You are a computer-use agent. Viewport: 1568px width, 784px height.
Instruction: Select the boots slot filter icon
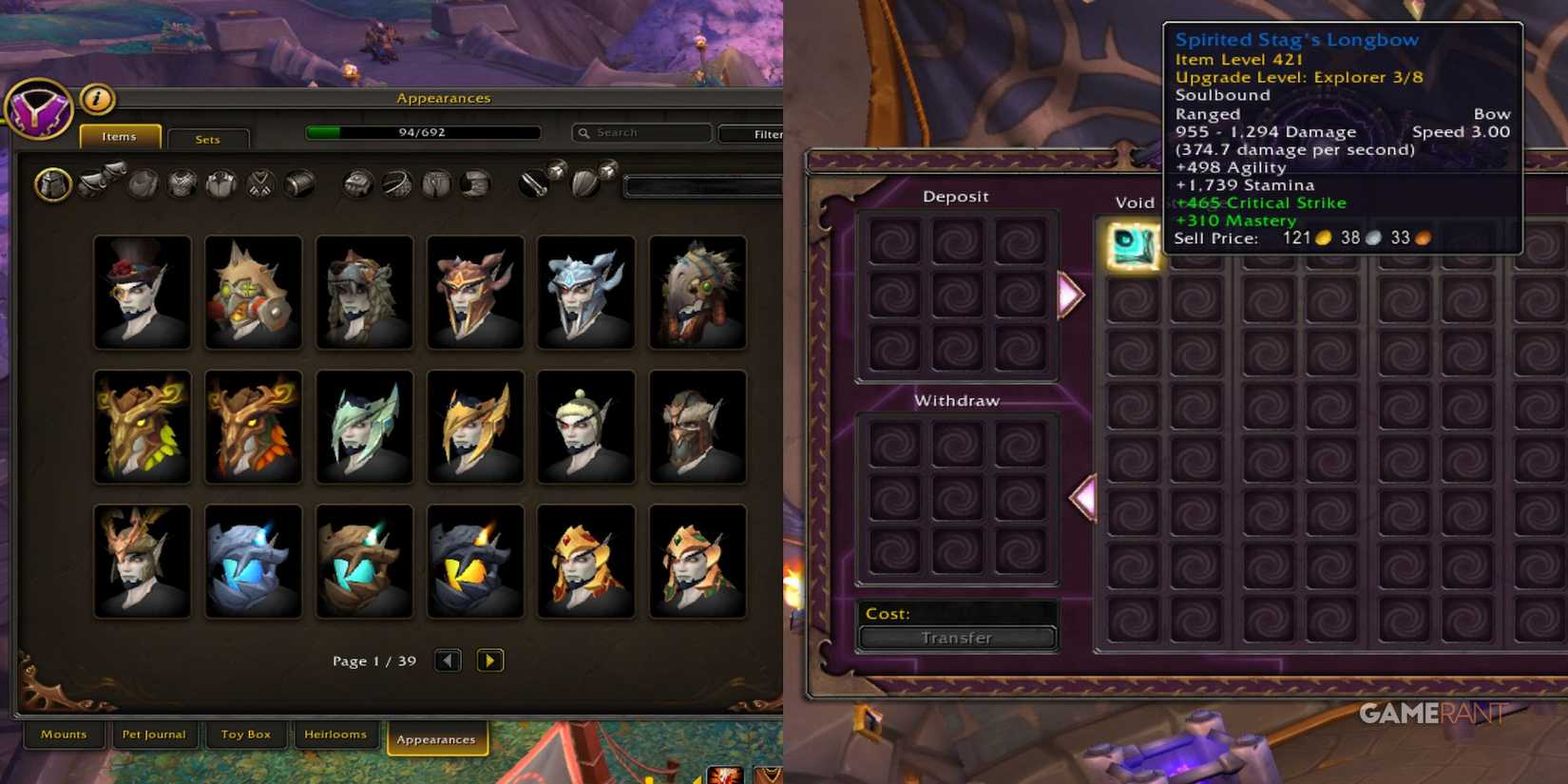coord(474,183)
